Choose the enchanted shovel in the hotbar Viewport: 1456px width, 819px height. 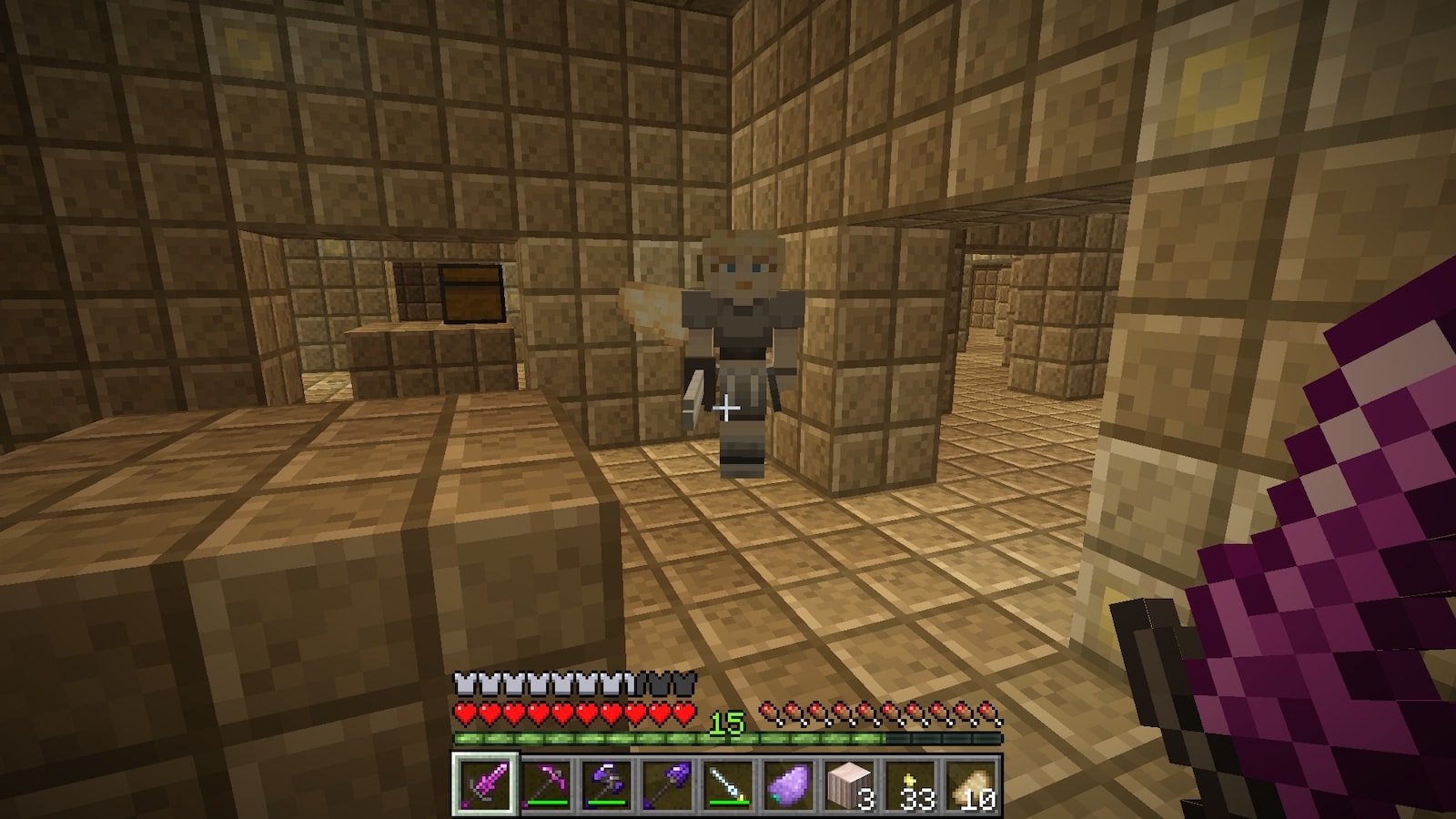[x=667, y=784]
